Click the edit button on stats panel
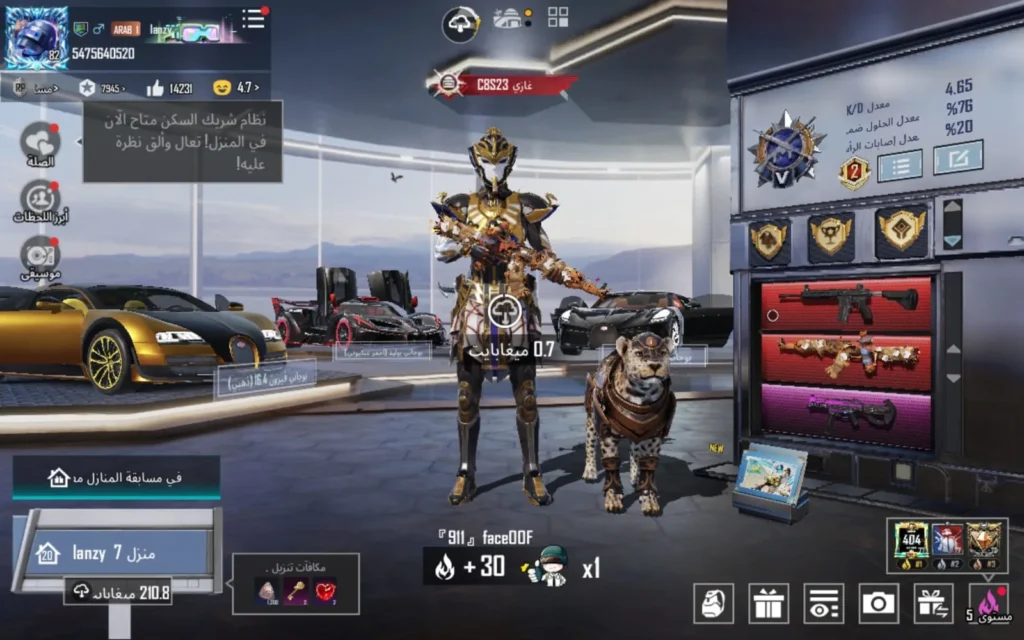 957,157
